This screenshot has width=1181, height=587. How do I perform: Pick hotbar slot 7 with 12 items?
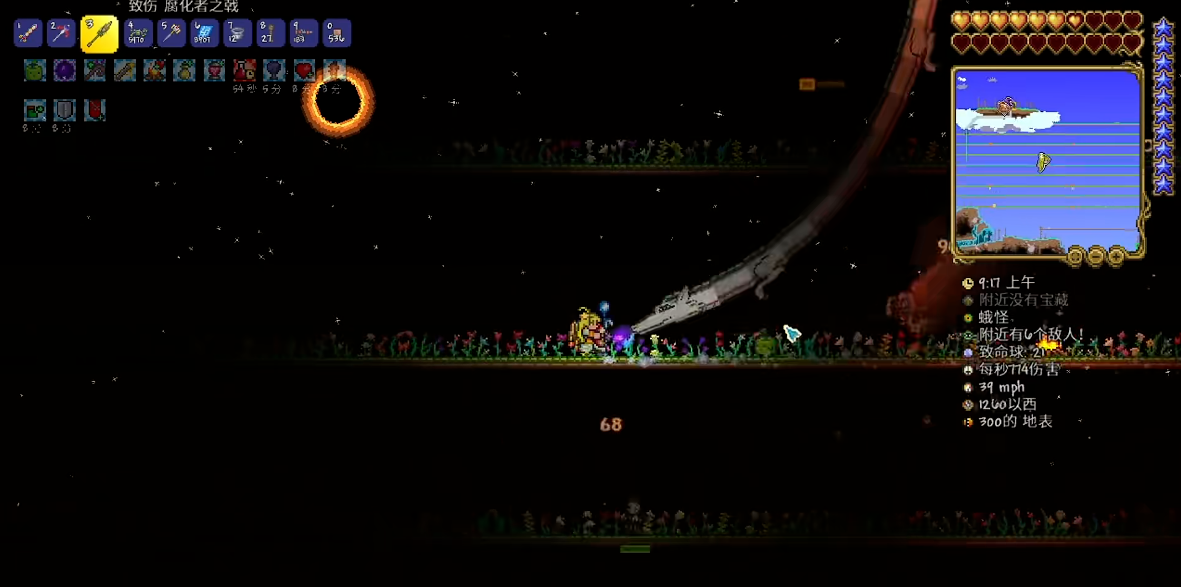pos(237,34)
